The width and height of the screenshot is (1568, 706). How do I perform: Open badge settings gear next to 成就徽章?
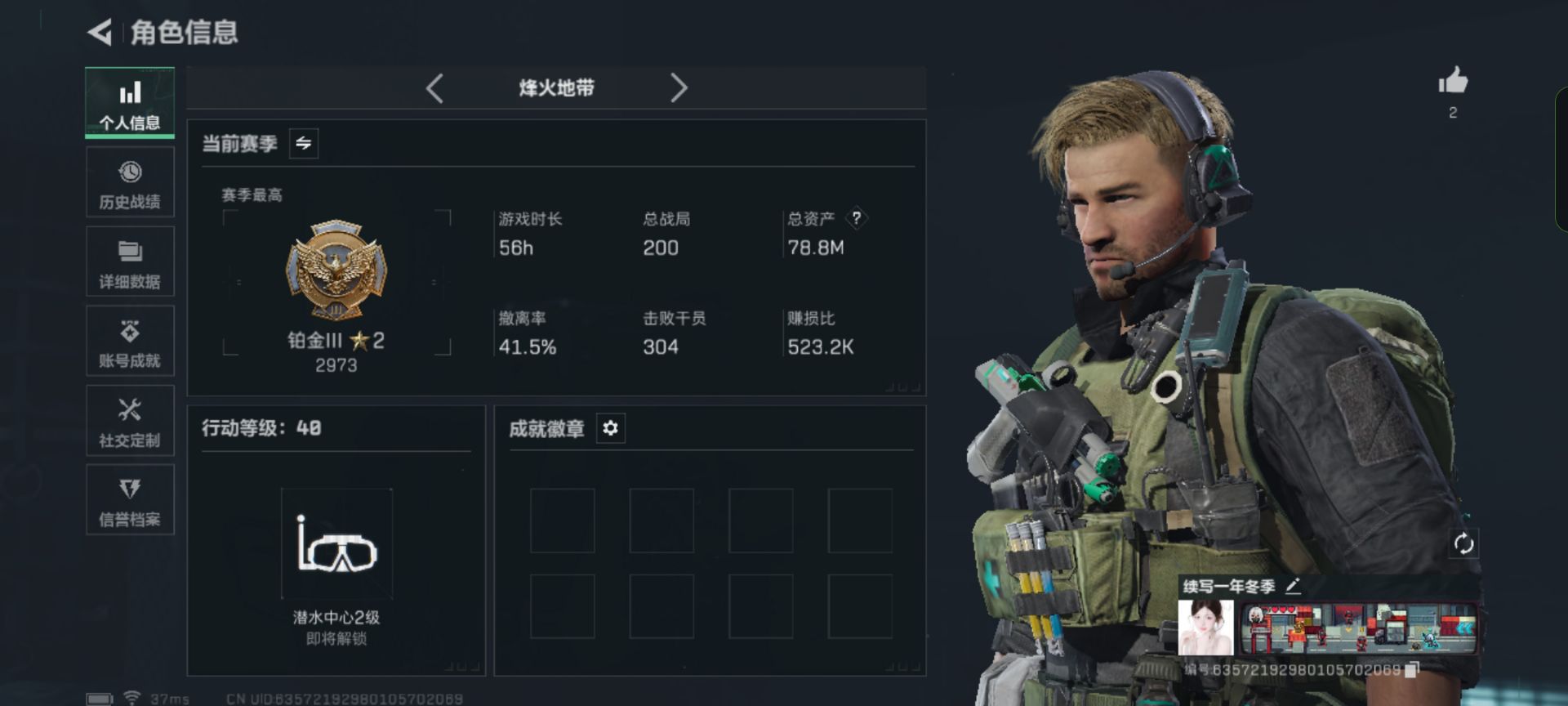point(609,428)
